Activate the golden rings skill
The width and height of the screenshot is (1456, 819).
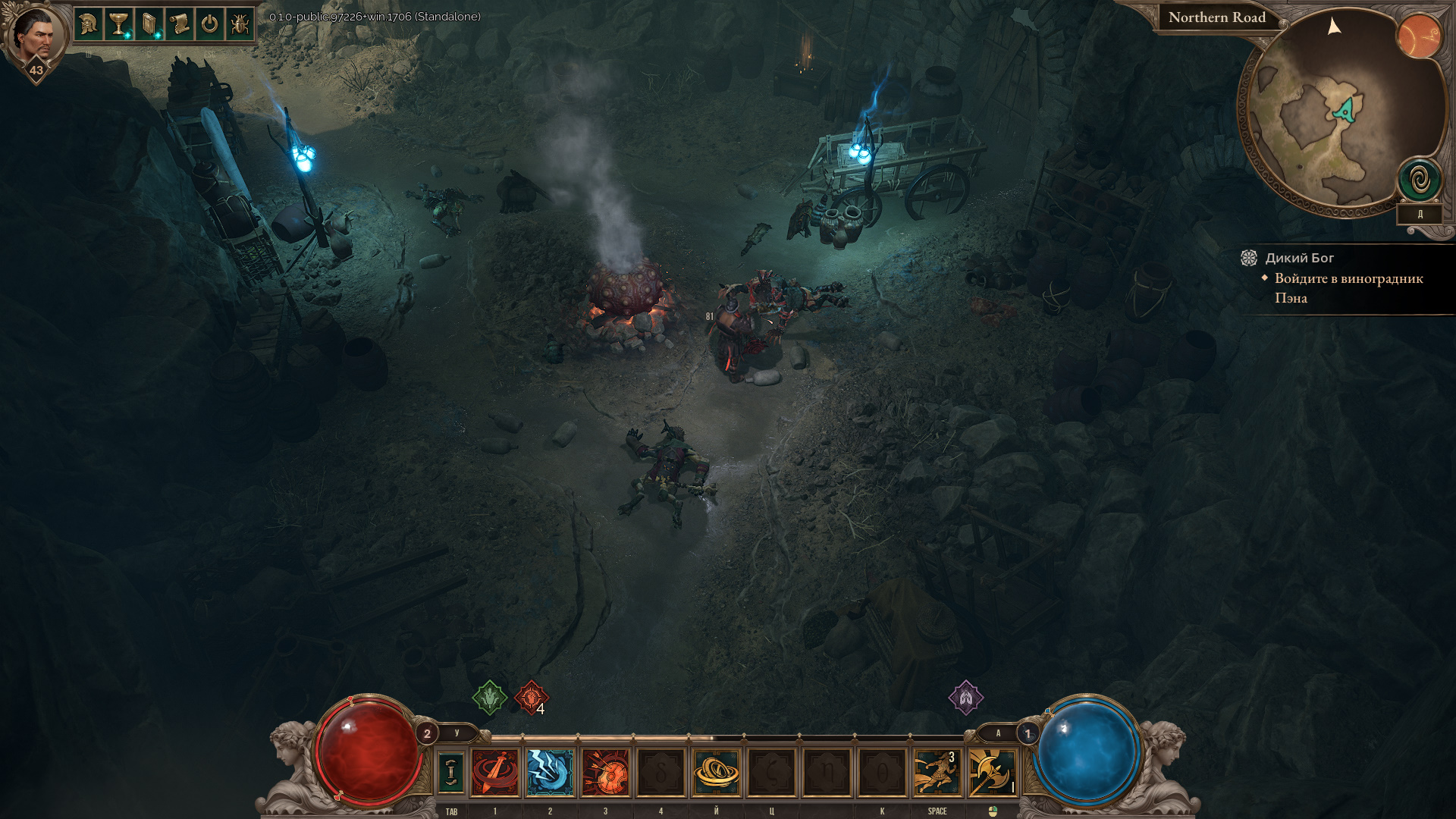coord(717,772)
